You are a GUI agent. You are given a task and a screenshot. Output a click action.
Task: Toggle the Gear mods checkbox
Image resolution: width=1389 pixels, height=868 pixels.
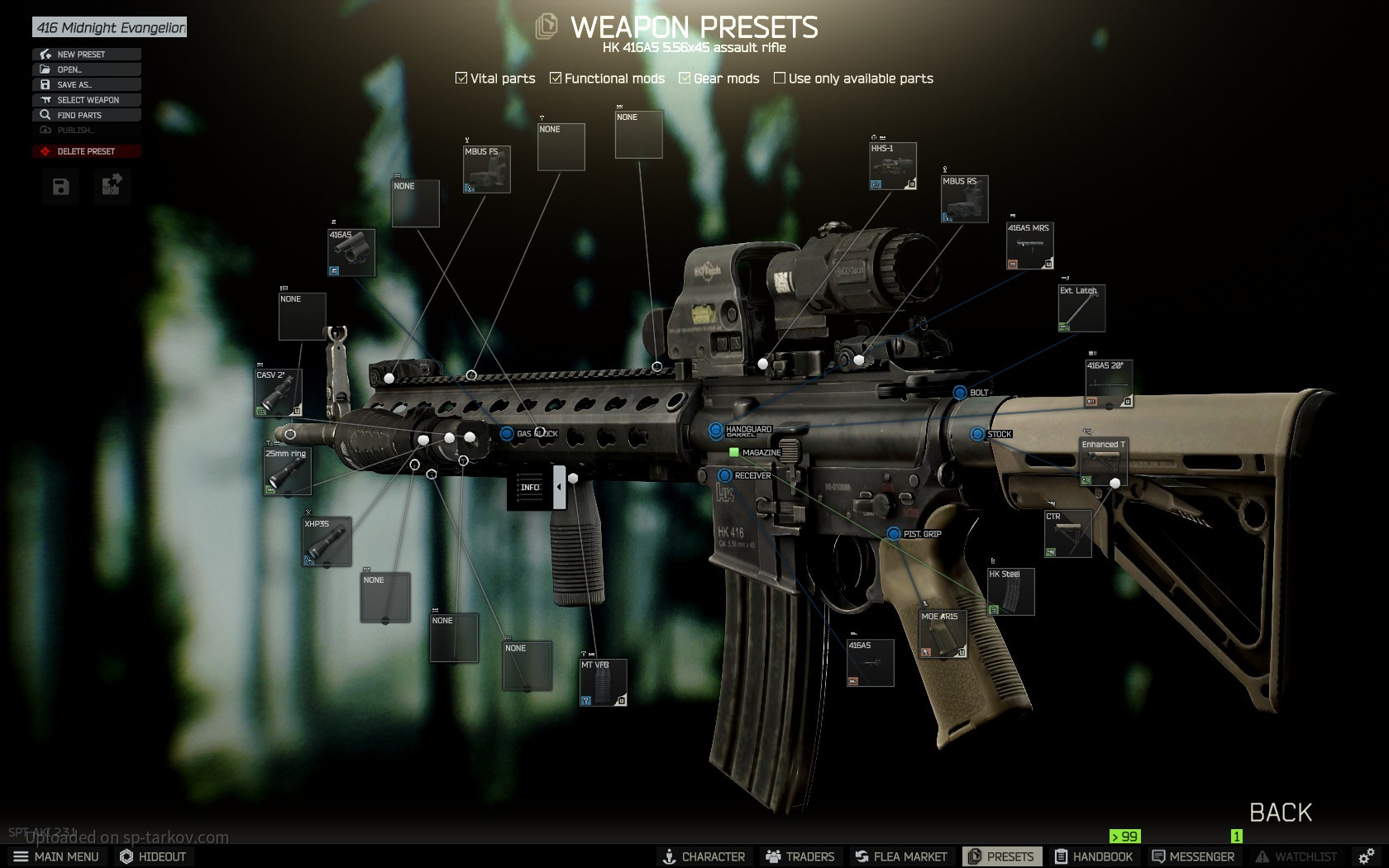tap(685, 79)
